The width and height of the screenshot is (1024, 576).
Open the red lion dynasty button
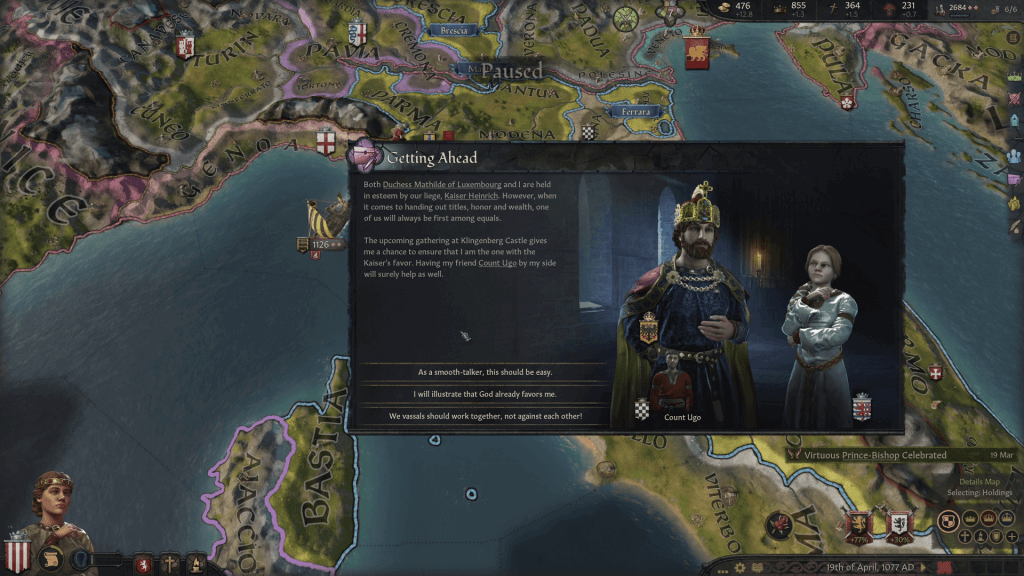click(143, 563)
